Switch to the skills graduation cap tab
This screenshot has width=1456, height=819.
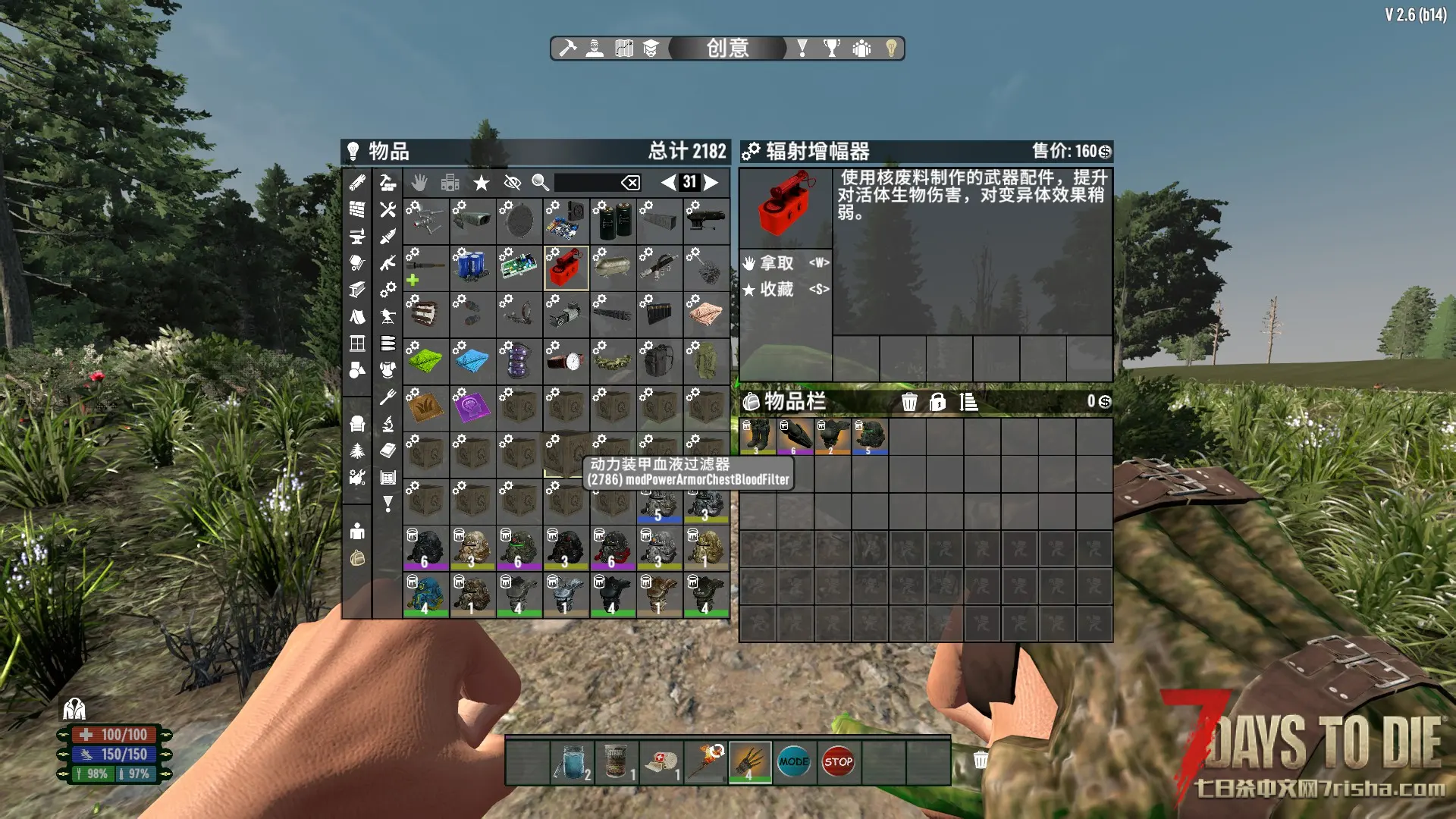coord(651,49)
